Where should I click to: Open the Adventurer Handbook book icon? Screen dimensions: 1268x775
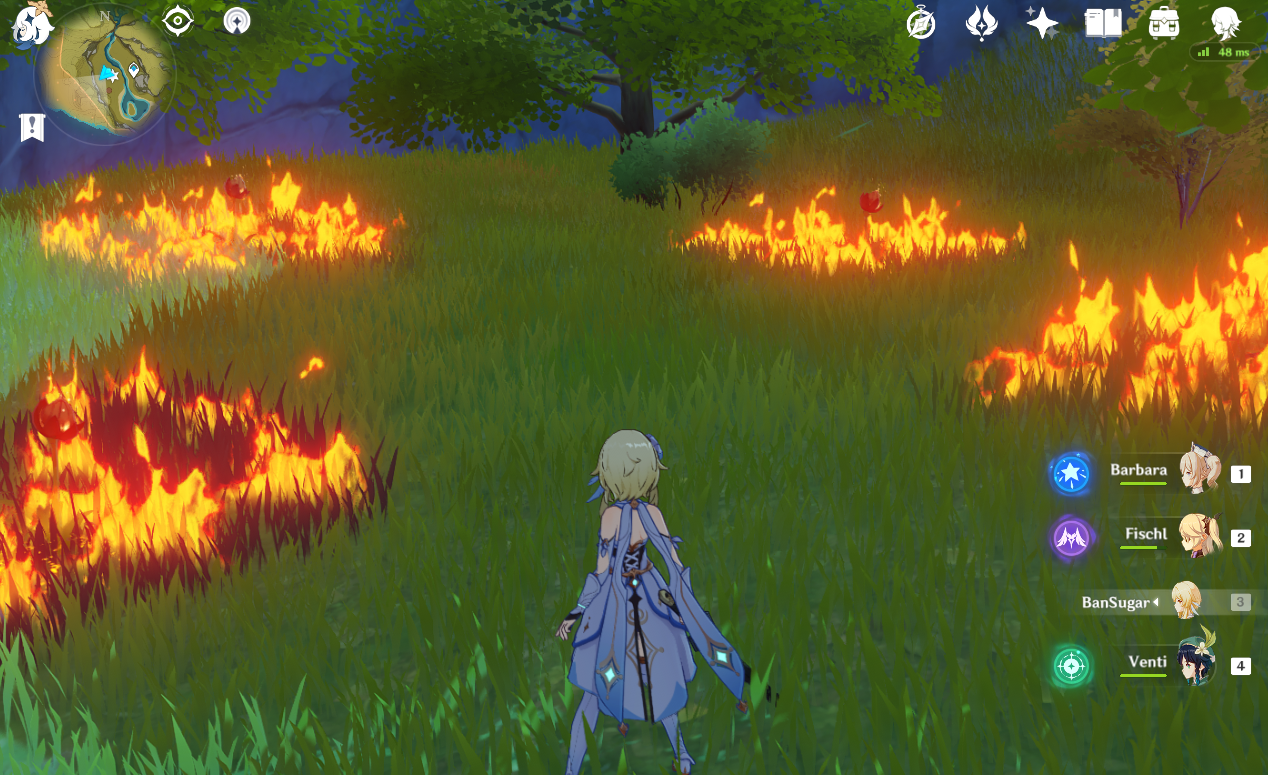(x=1103, y=22)
